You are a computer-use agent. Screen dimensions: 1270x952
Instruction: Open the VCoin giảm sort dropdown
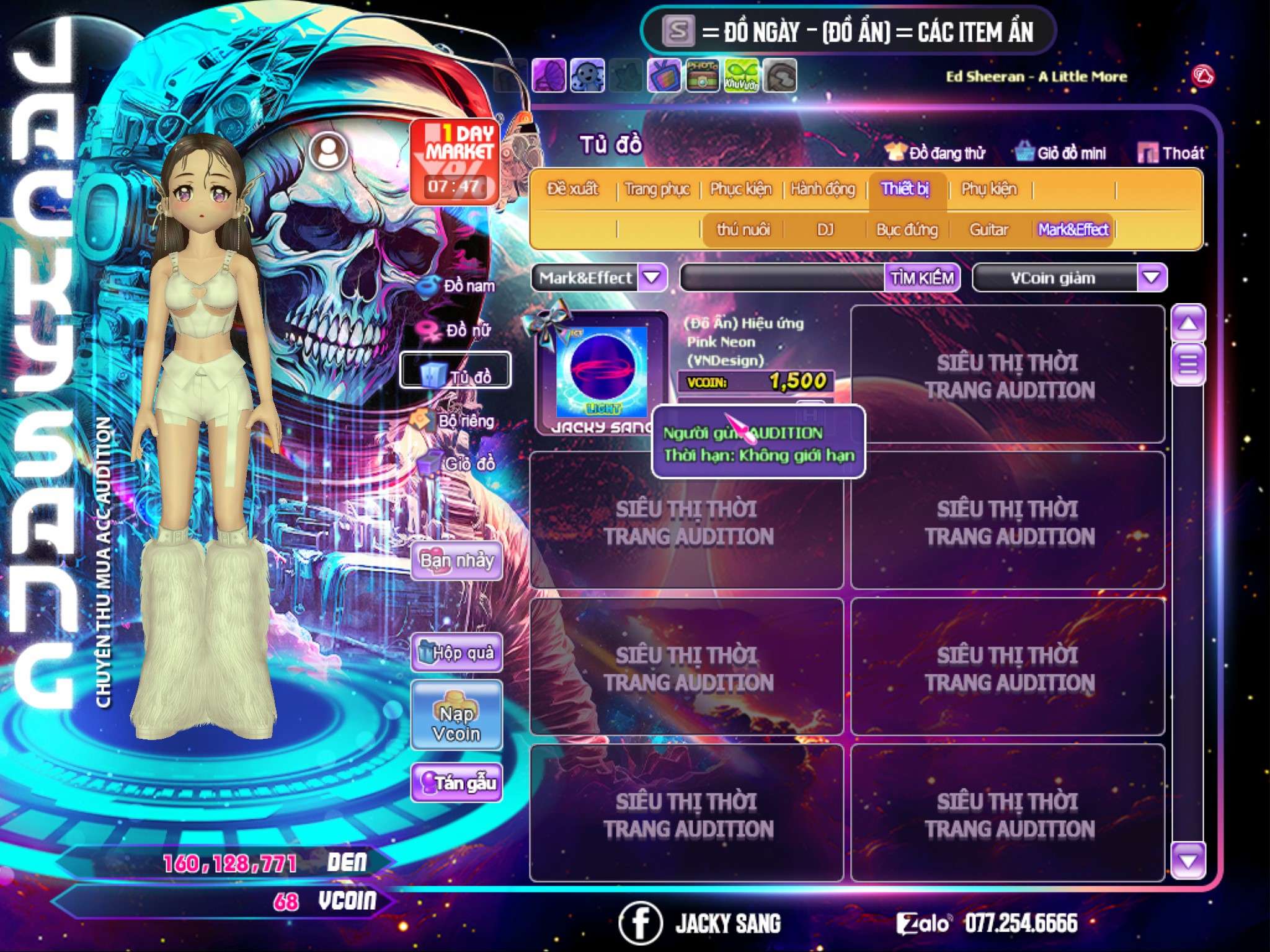(x=1151, y=278)
